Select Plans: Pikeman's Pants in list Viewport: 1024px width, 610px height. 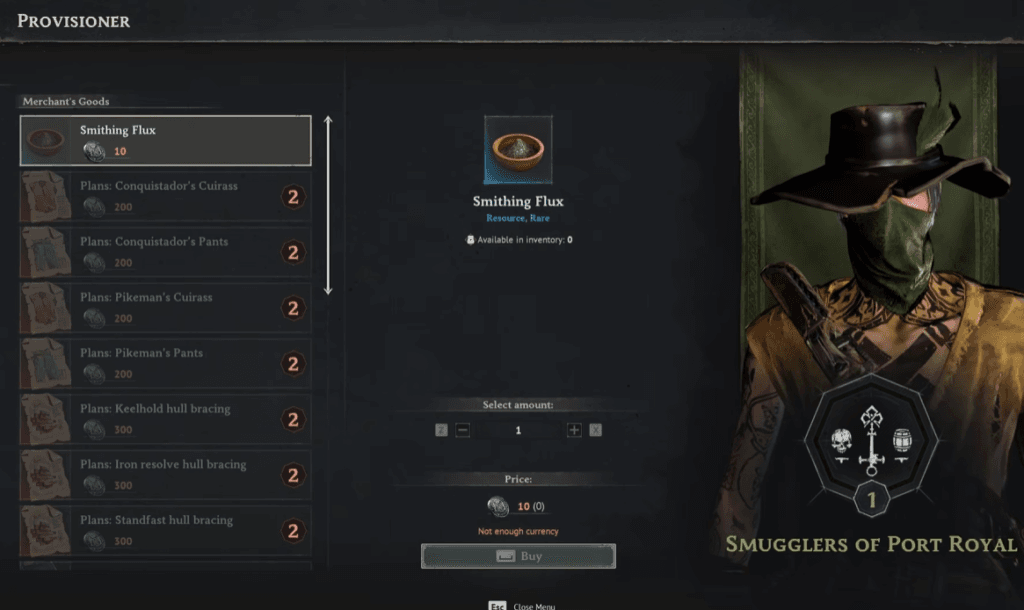pyautogui.click(x=165, y=363)
